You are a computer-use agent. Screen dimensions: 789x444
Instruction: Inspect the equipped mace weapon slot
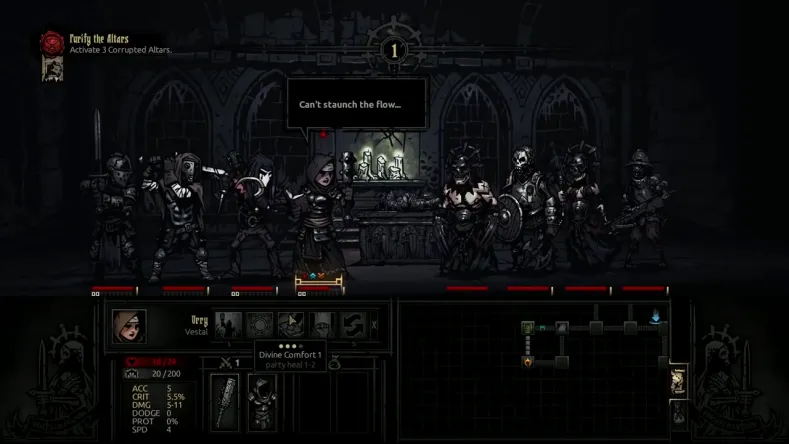[x=224, y=402]
